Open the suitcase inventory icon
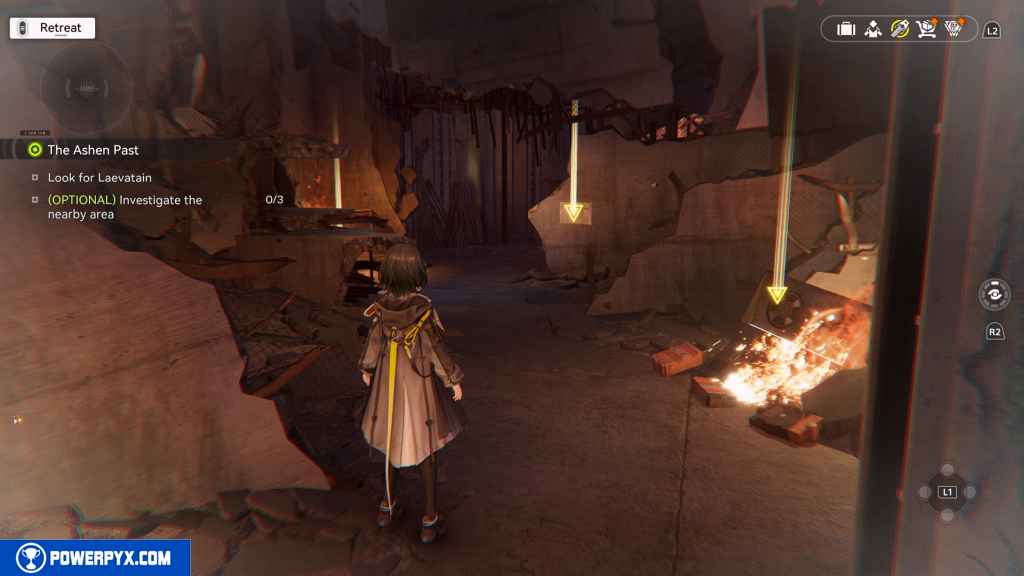This screenshot has width=1024, height=576. (846, 29)
